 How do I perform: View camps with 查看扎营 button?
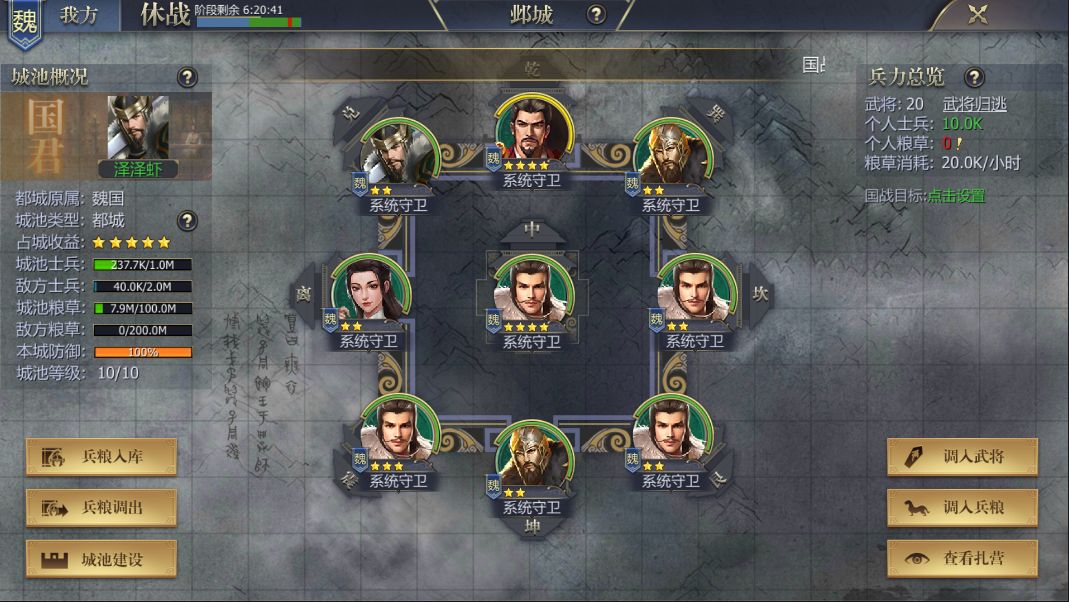click(962, 559)
